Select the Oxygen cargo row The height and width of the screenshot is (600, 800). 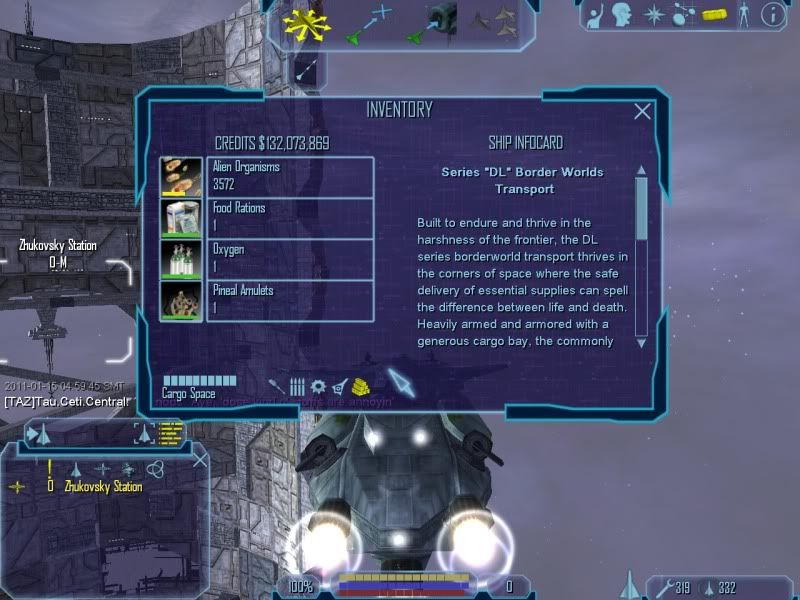(289, 258)
